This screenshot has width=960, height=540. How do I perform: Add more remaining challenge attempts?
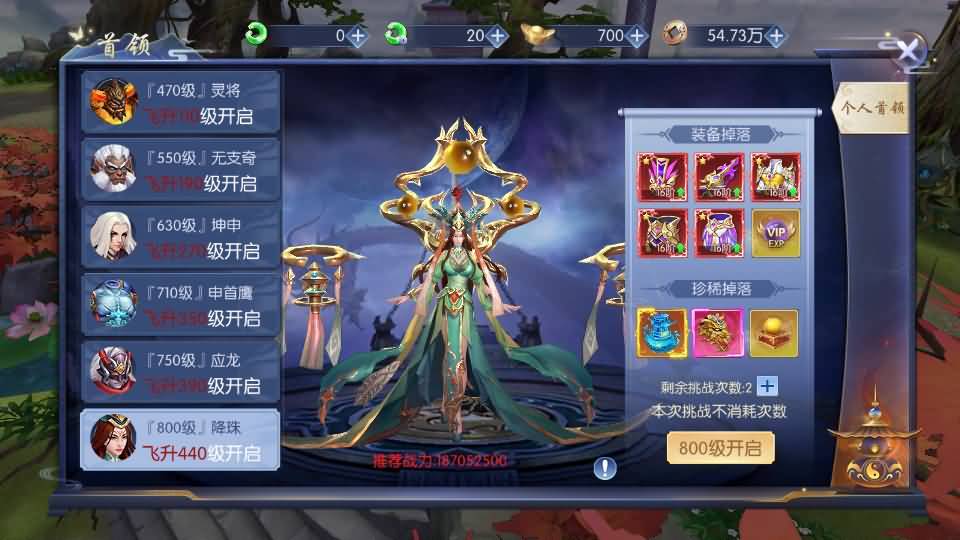click(767, 387)
